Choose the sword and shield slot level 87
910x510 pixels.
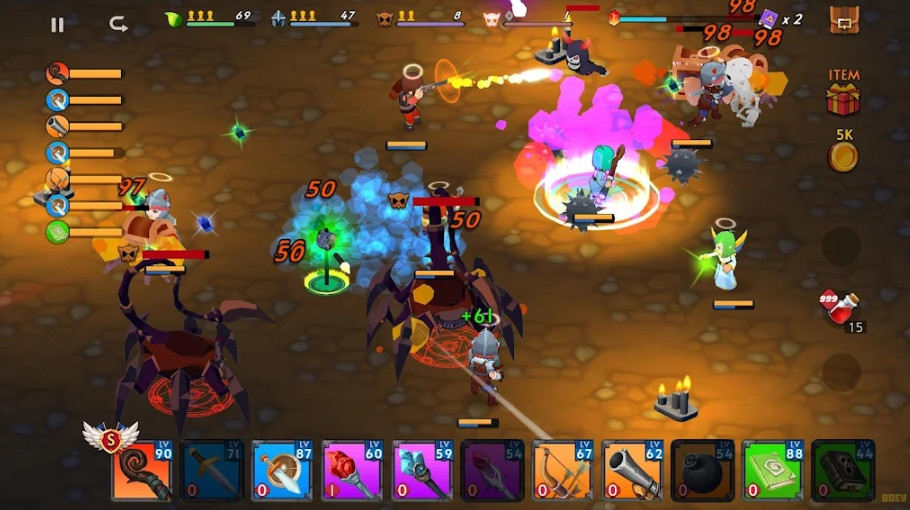(x=282, y=470)
